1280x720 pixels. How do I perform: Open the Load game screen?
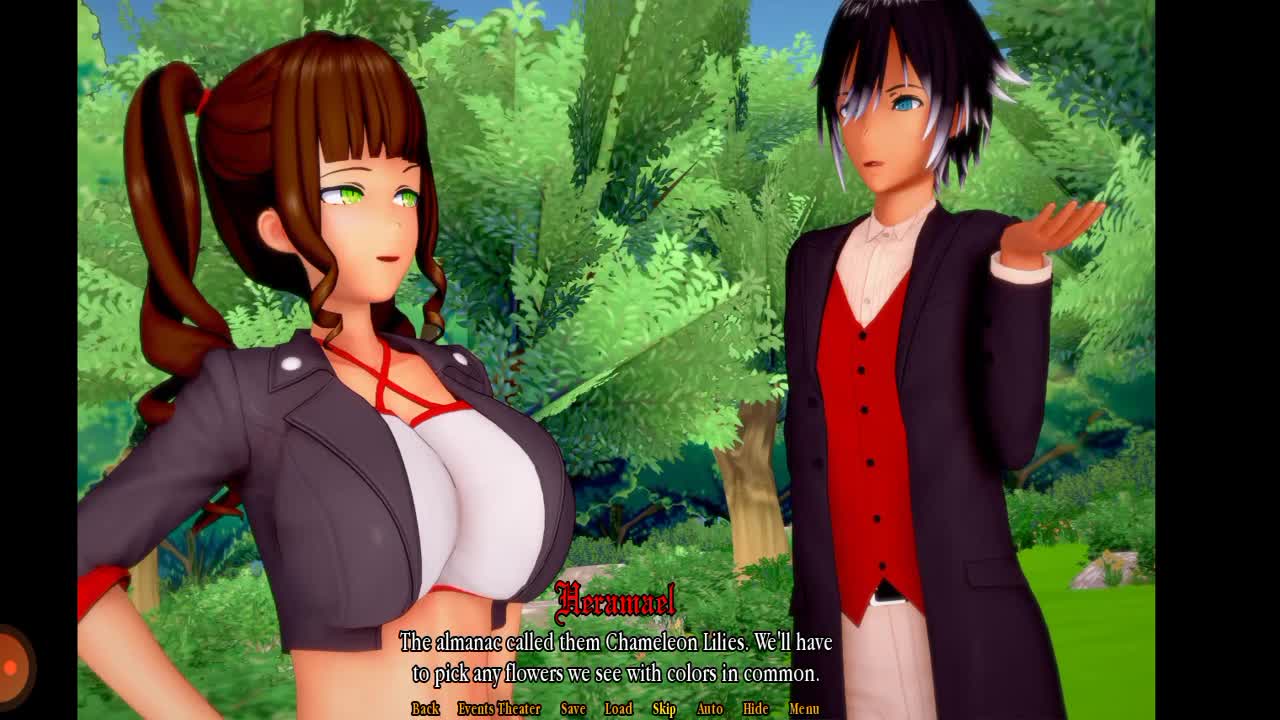[618, 709]
